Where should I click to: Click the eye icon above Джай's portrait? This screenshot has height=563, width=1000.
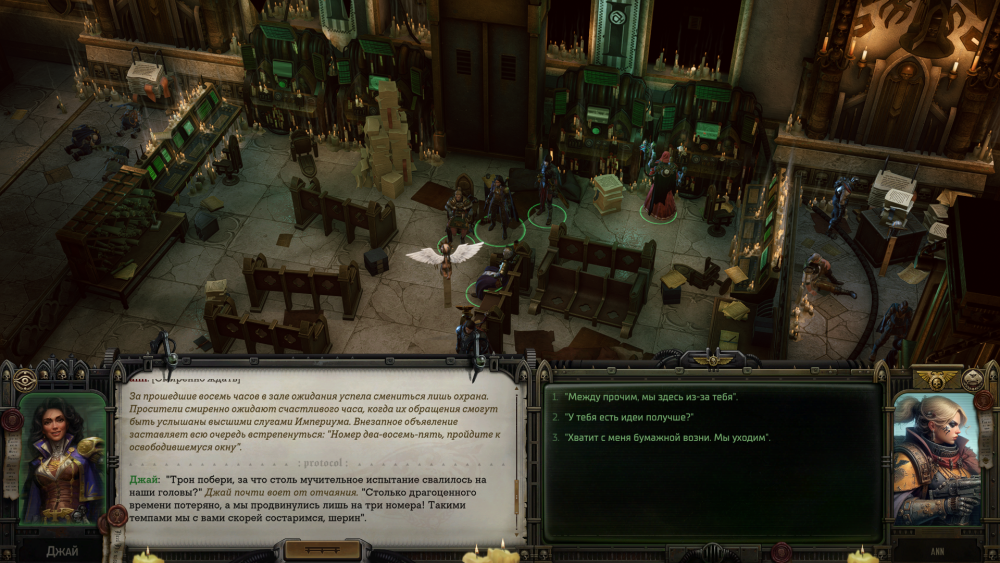coord(25,380)
